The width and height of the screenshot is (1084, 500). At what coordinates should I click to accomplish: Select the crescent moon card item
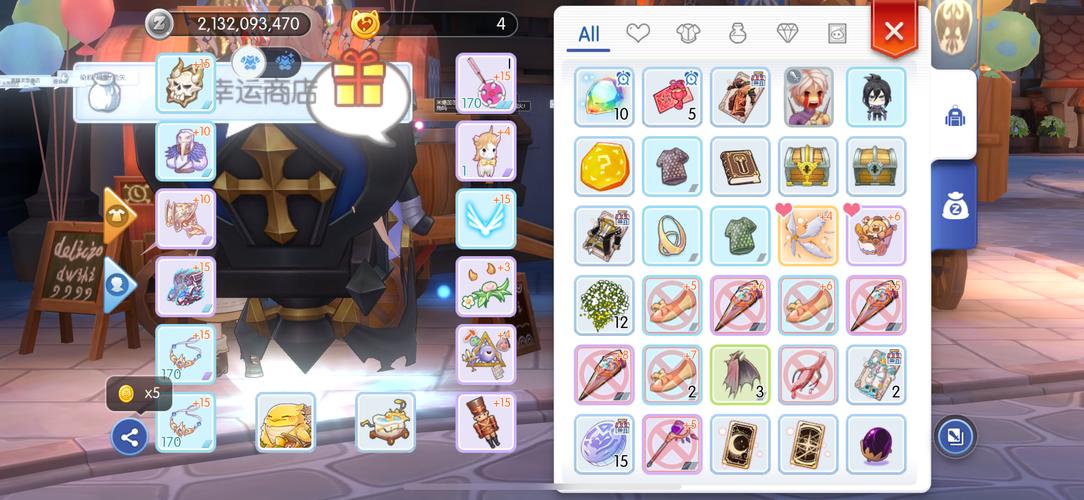click(x=740, y=444)
